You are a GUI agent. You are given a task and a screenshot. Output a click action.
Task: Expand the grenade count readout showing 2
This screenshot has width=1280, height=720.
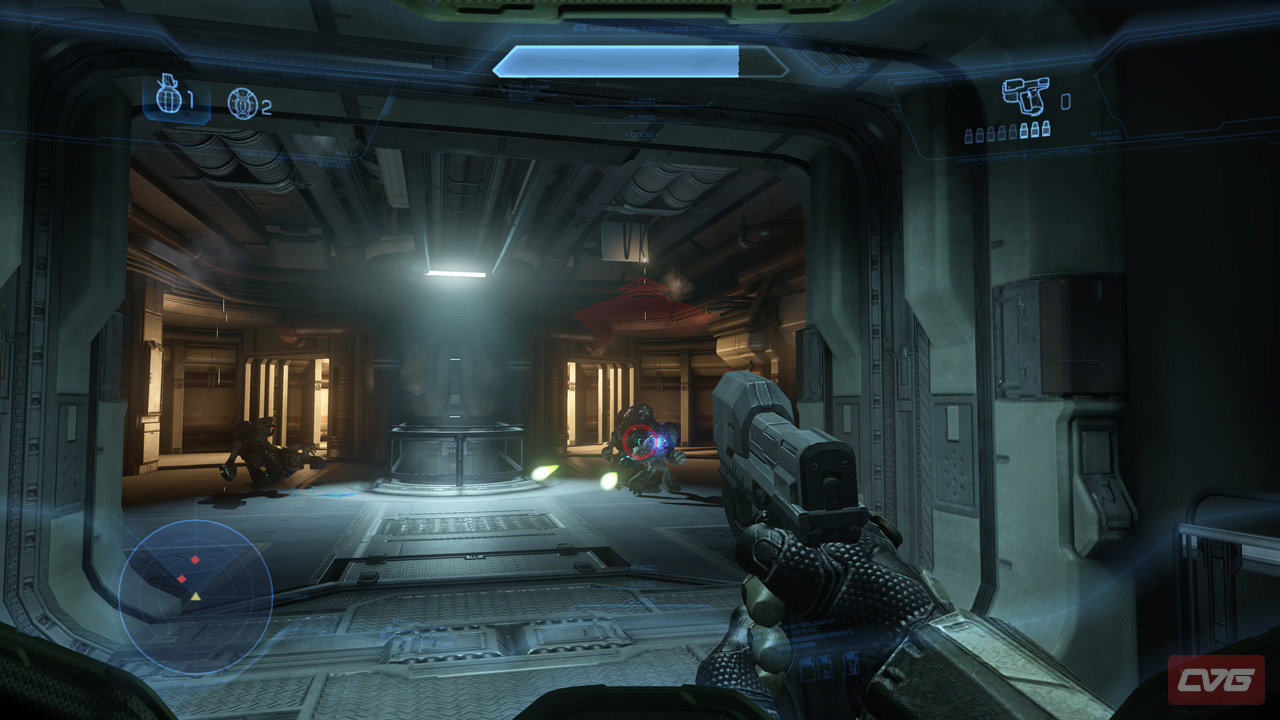pos(267,105)
